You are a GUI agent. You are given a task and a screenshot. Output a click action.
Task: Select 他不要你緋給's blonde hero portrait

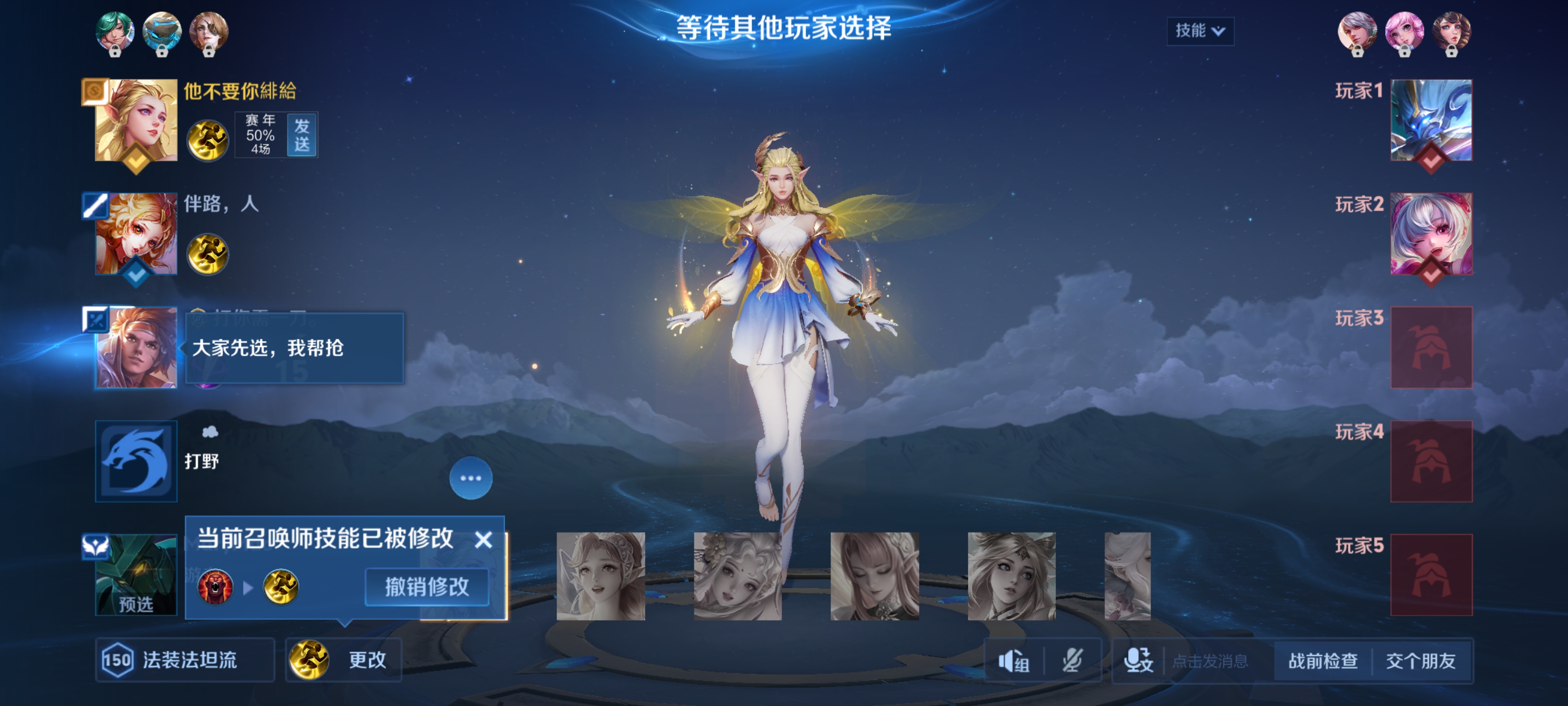[136, 121]
